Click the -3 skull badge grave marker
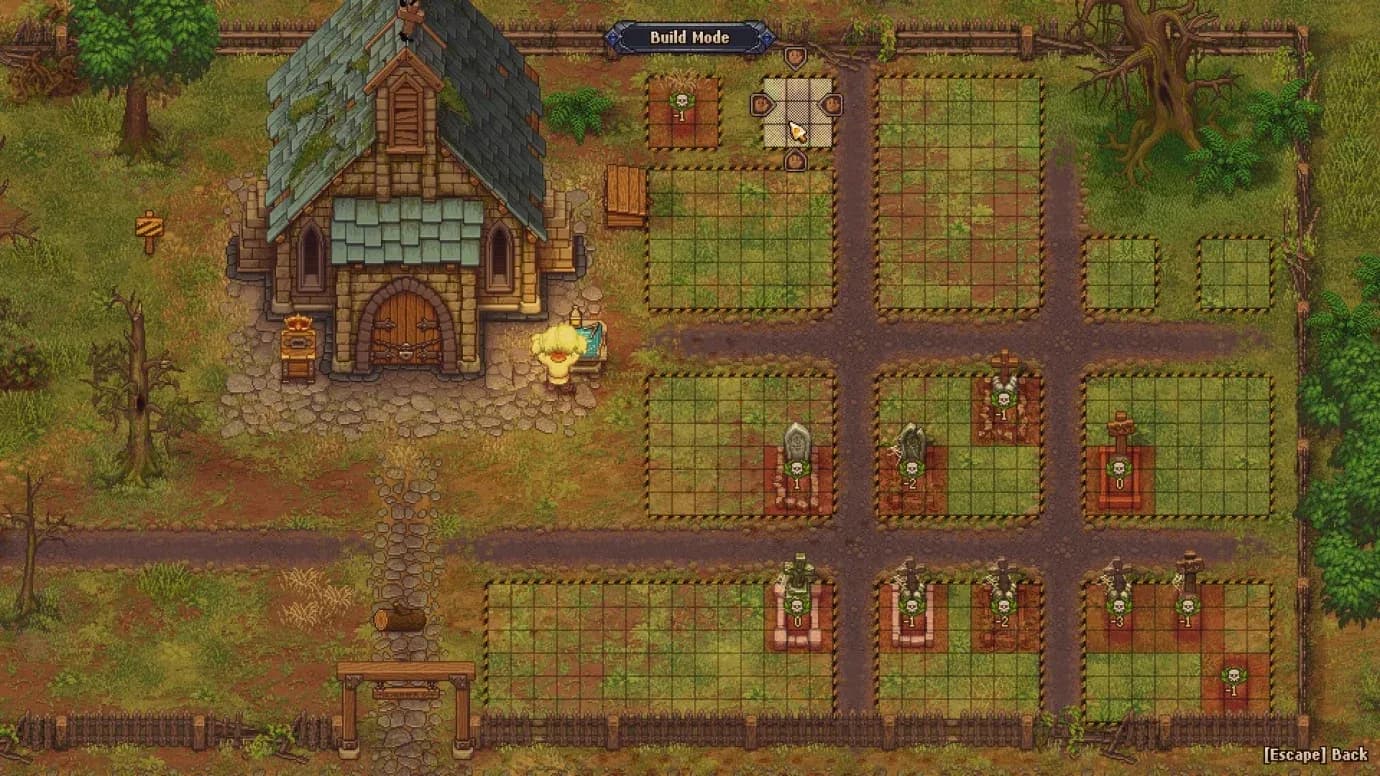 1116,604
